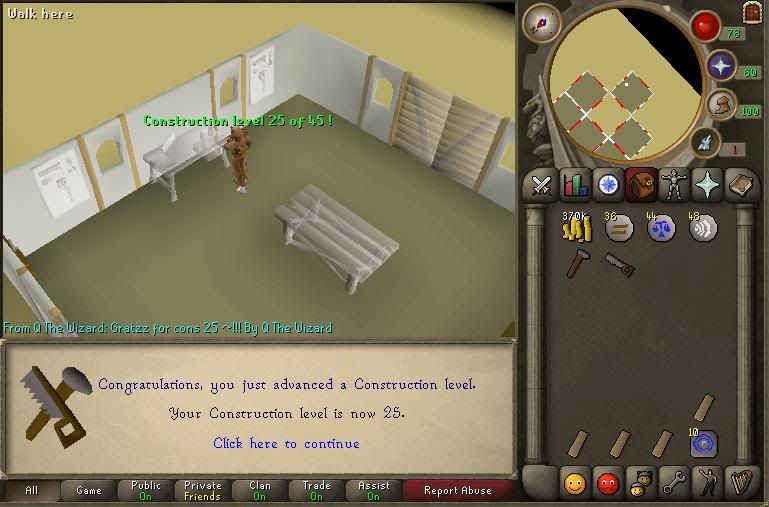769x507 pixels.
Task: Select the blue teleport tablet stack
Action: tap(704, 443)
